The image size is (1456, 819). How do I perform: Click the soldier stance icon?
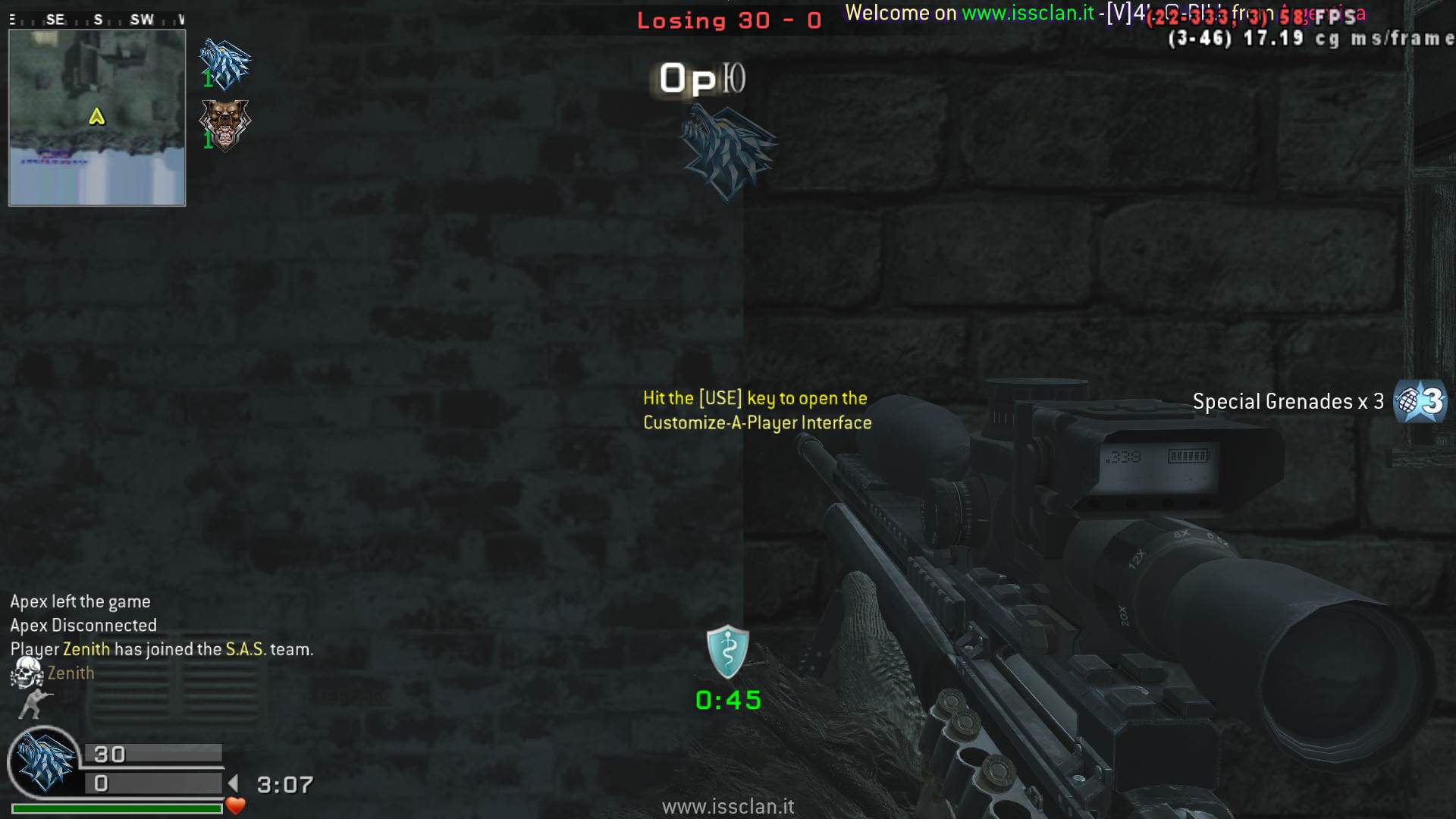34,704
